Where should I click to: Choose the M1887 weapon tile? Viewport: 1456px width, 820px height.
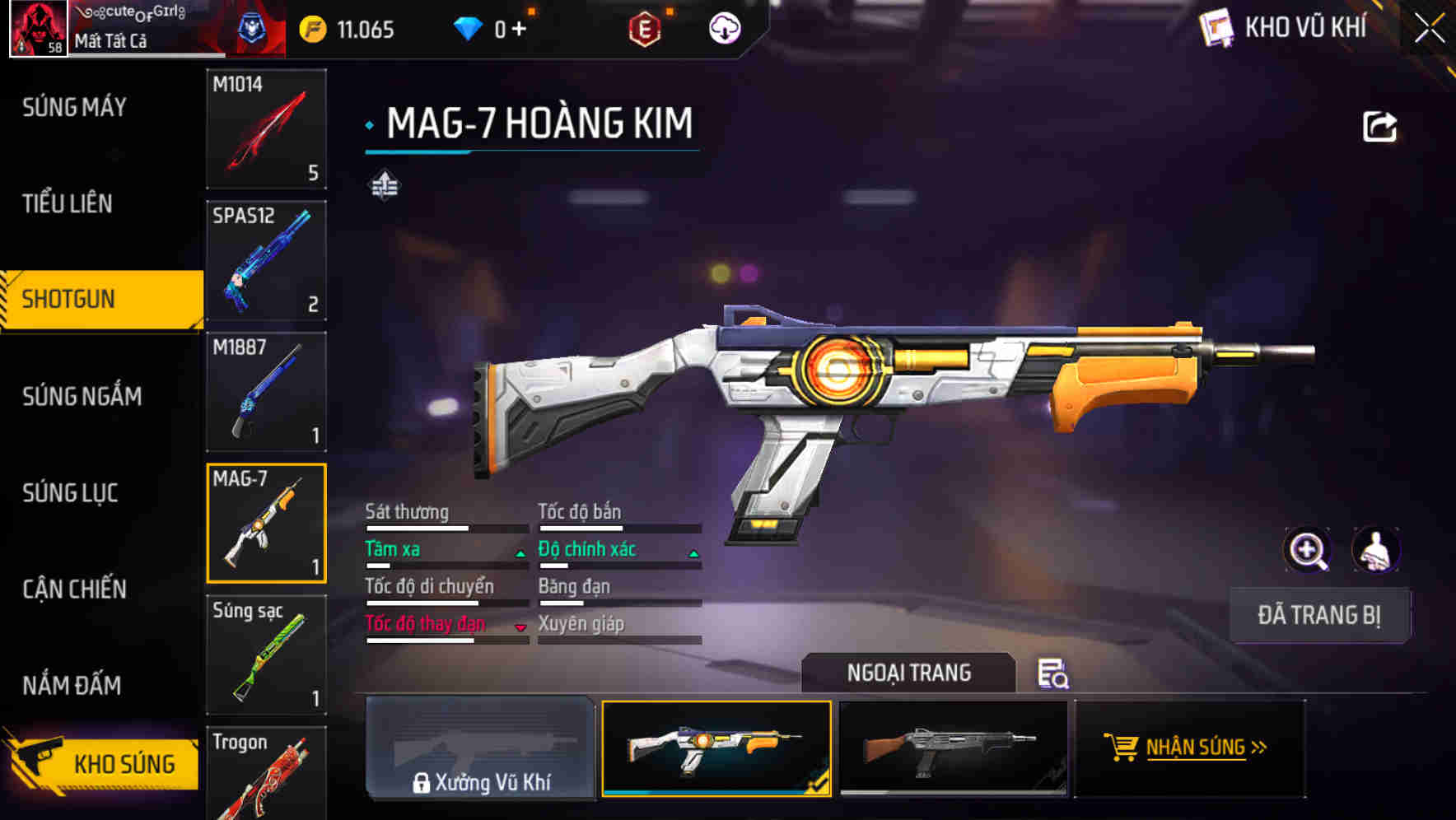[266, 392]
